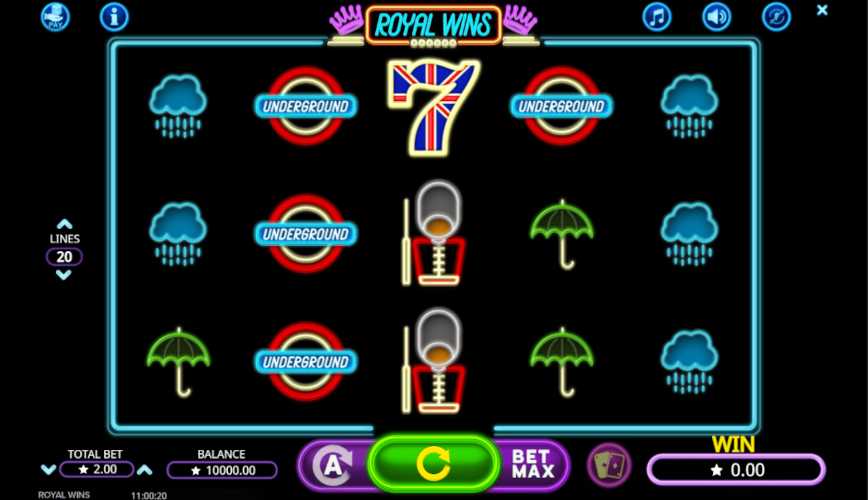Close the game with the X

click(x=822, y=10)
